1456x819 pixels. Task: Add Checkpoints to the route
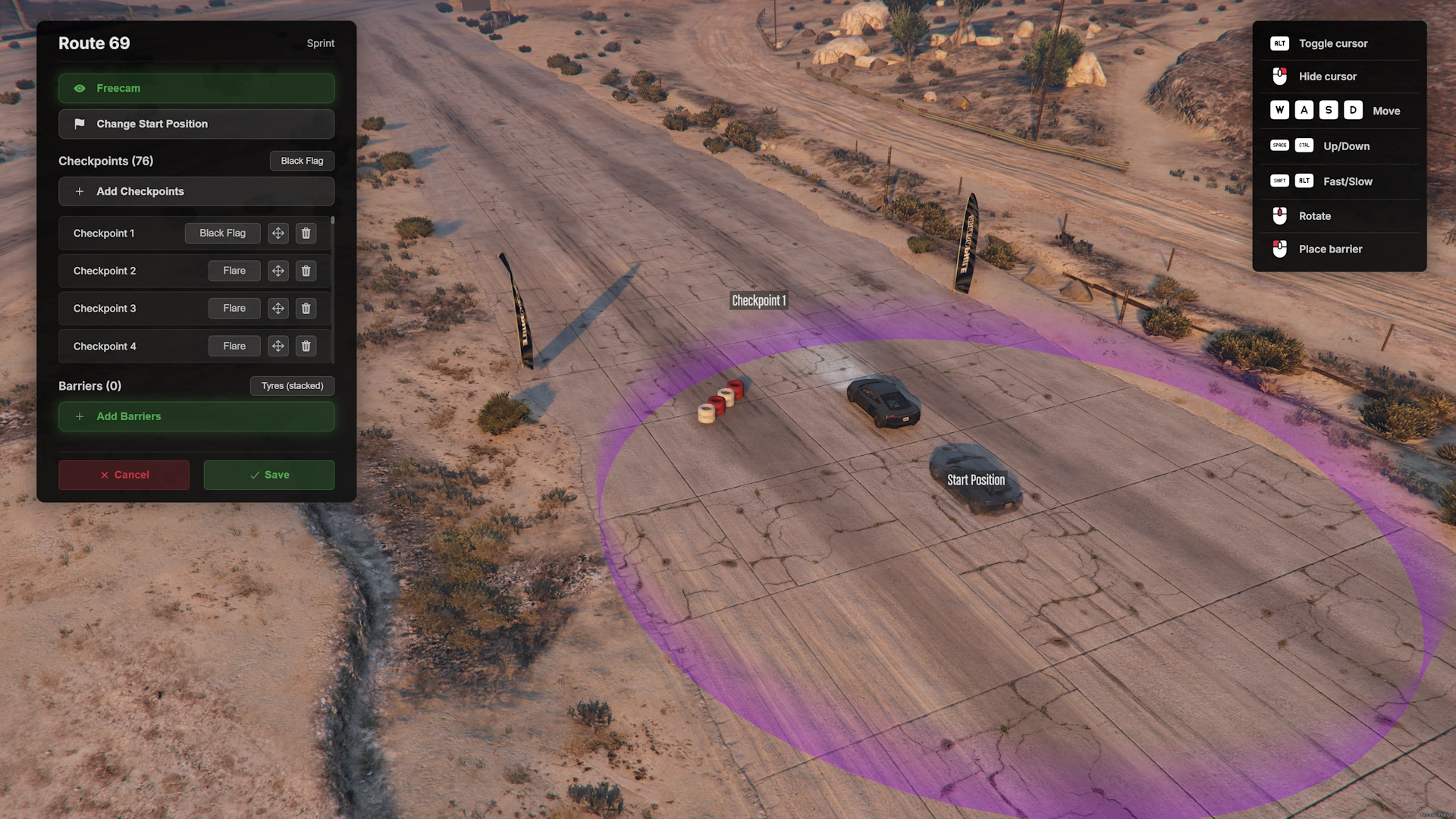click(196, 192)
